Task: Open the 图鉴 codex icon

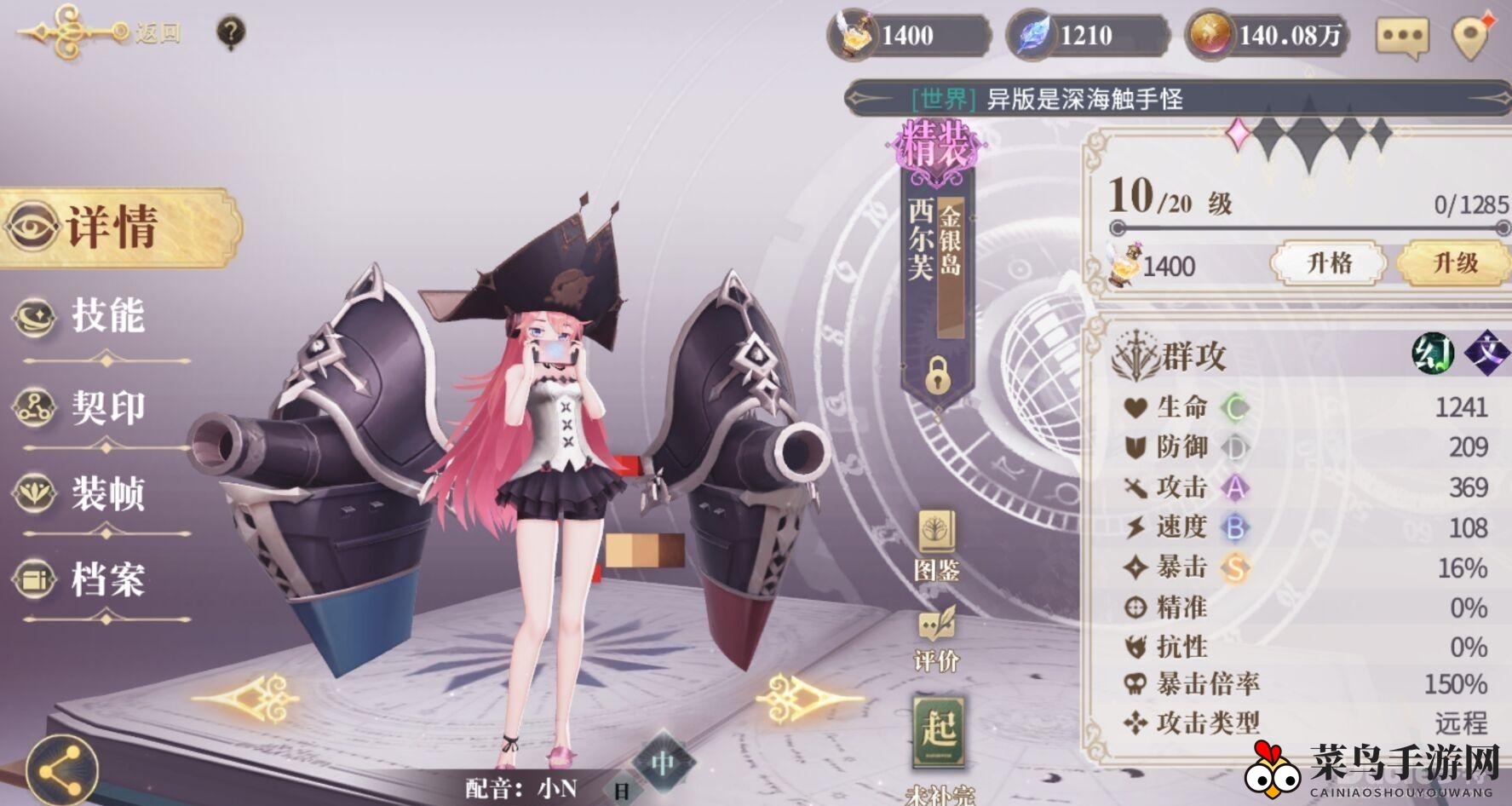Action: pyautogui.click(x=936, y=546)
